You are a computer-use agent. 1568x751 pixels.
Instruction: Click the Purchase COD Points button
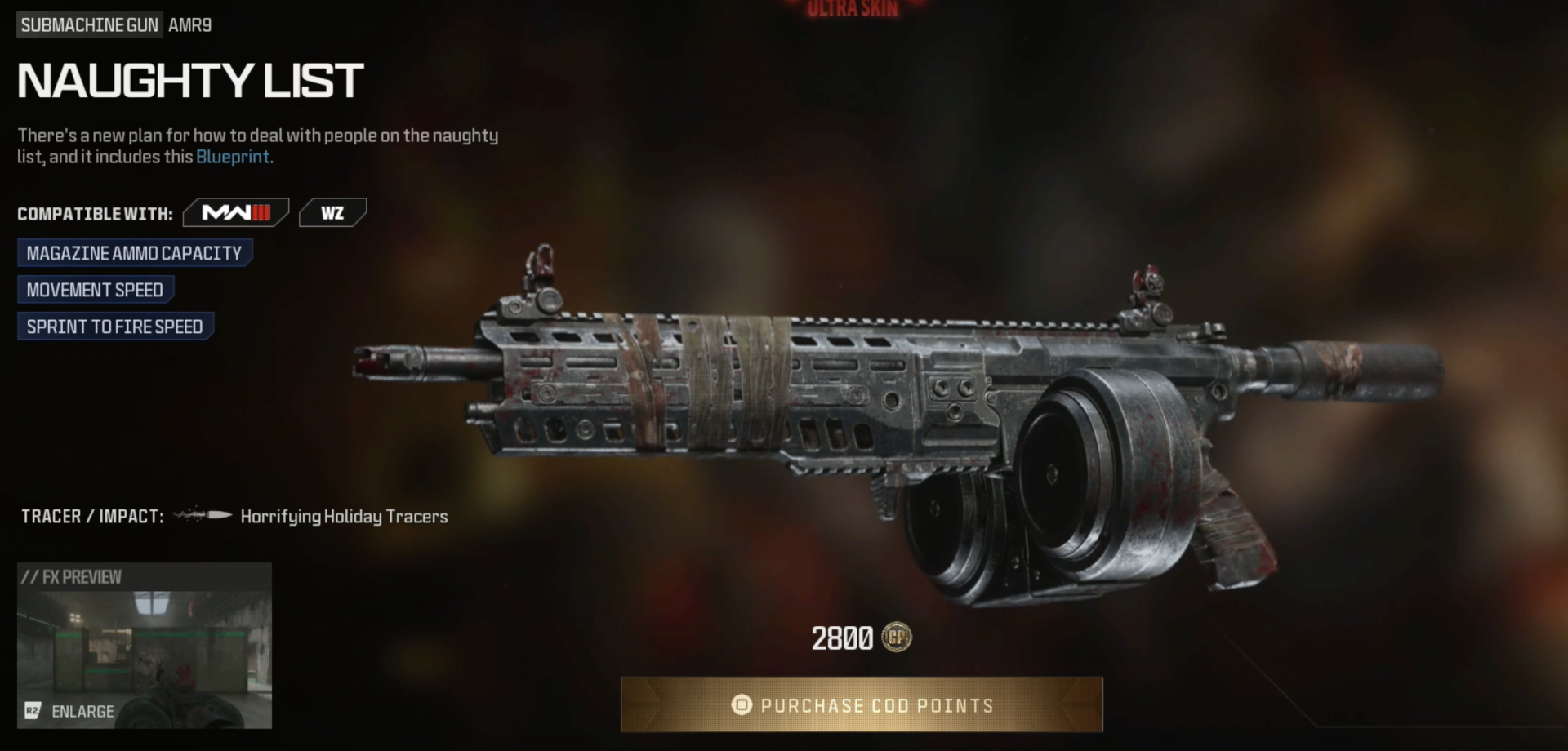(x=862, y=705)
